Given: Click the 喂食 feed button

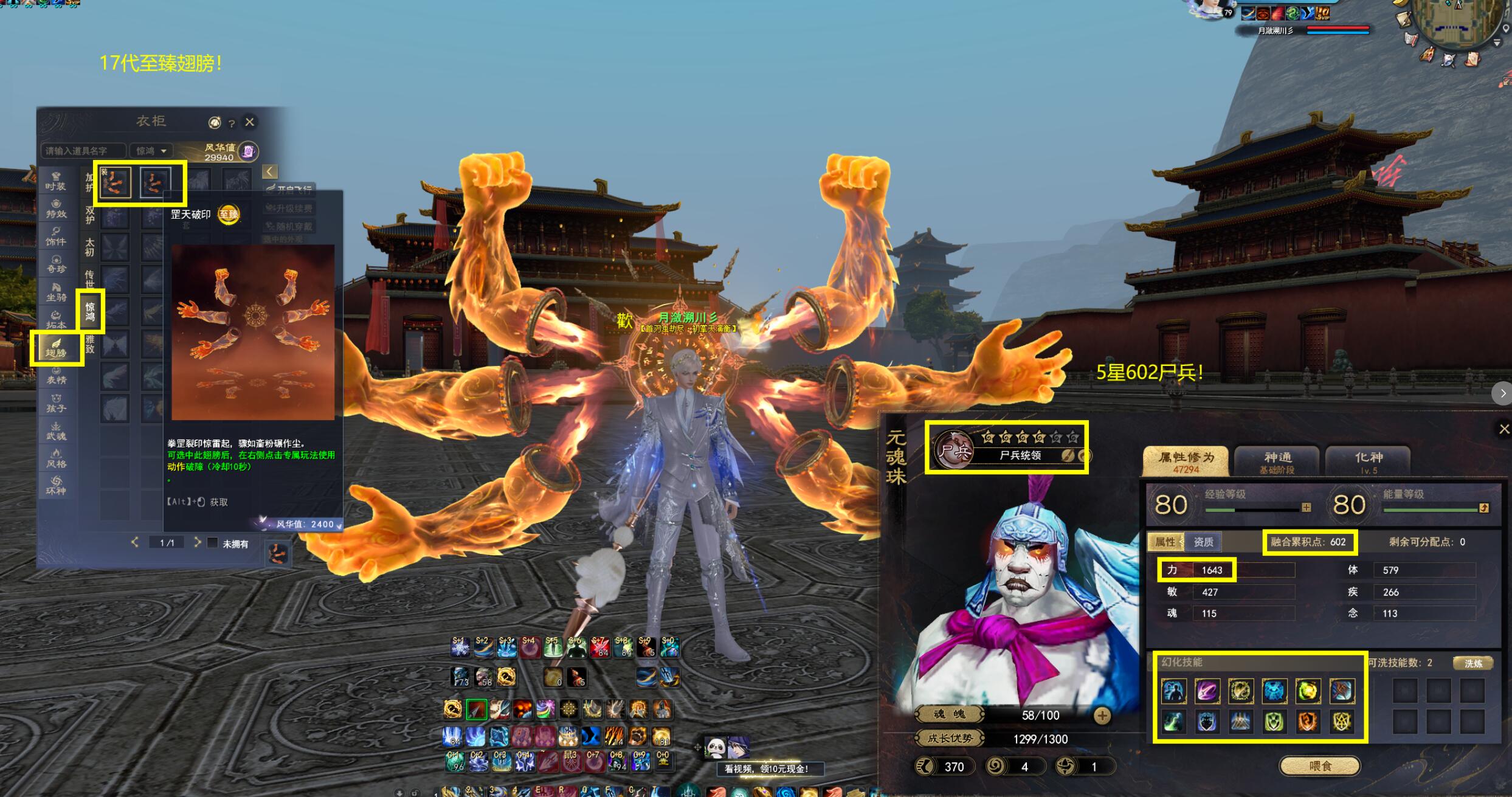Looking at the screenshot, I should [x=1319, y=766].
